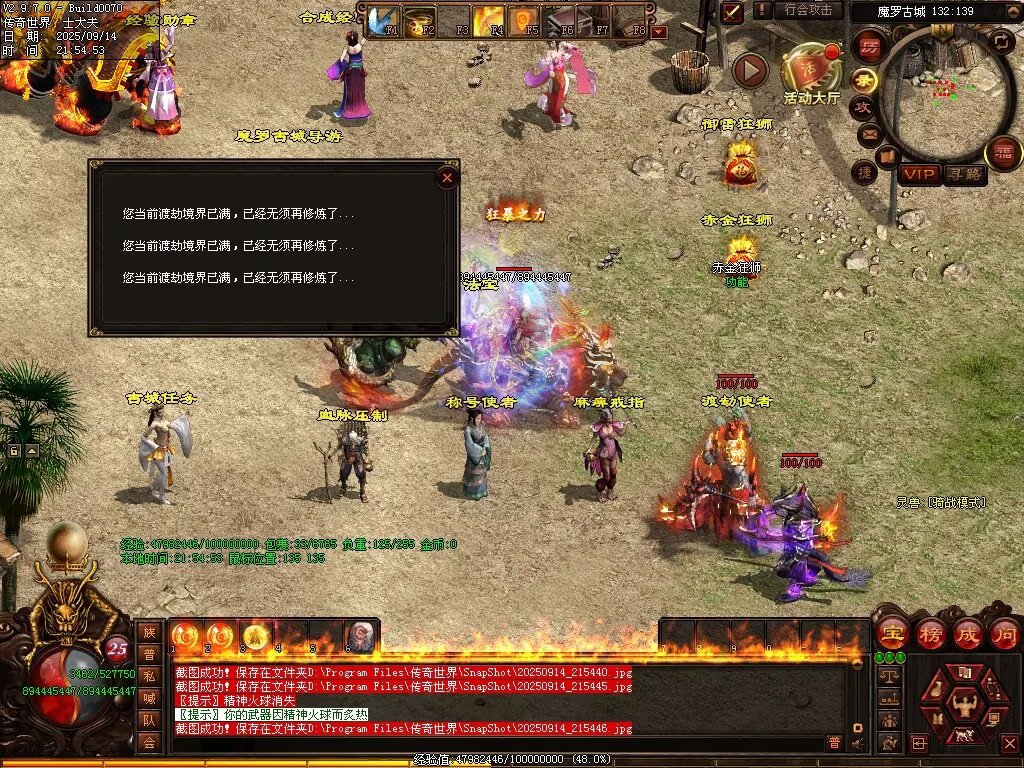
Task: Open the trade scales icon
Action: pos(888,676)
